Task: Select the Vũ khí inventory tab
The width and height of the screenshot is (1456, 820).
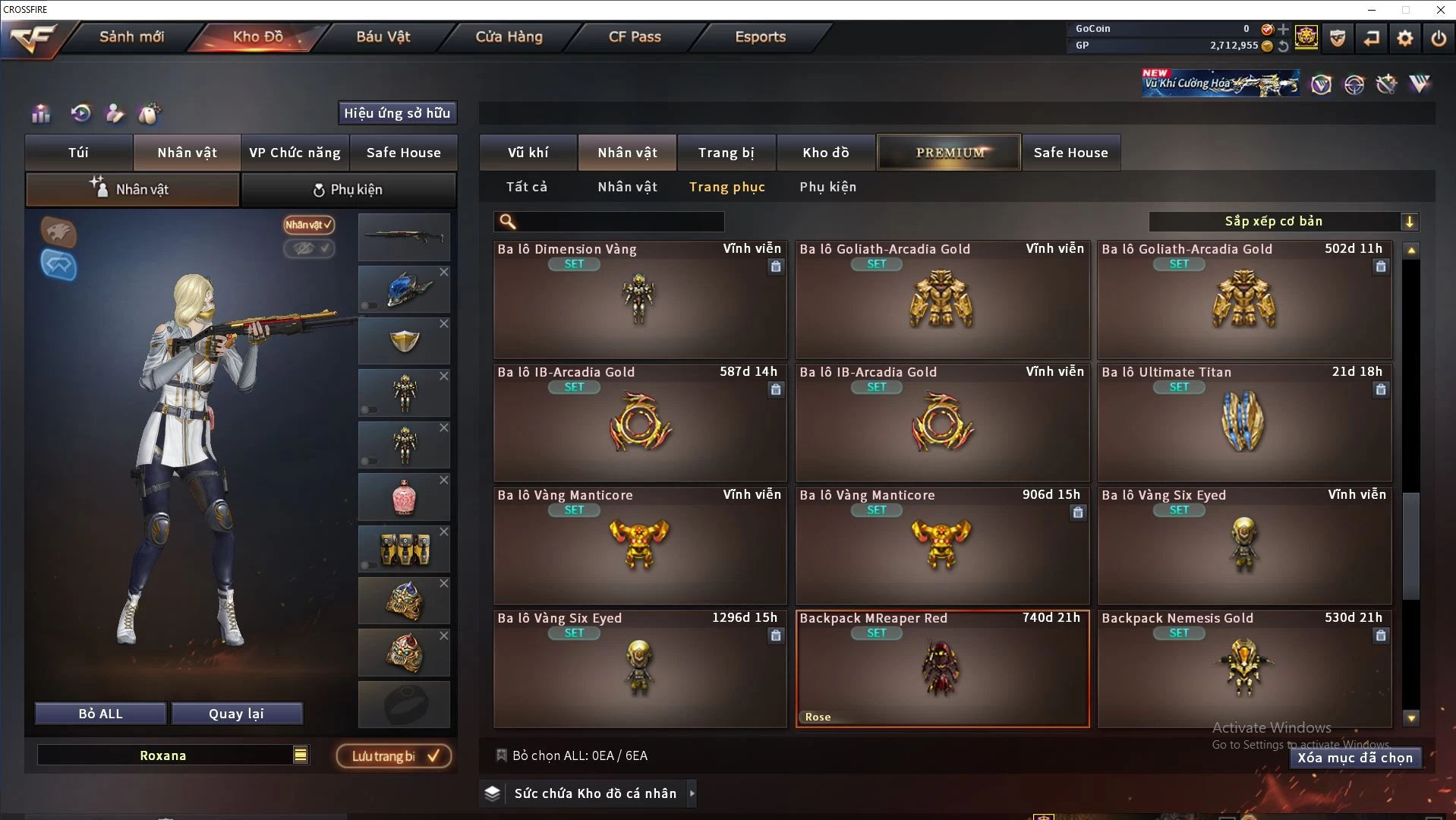Action: tap(528, 153)
